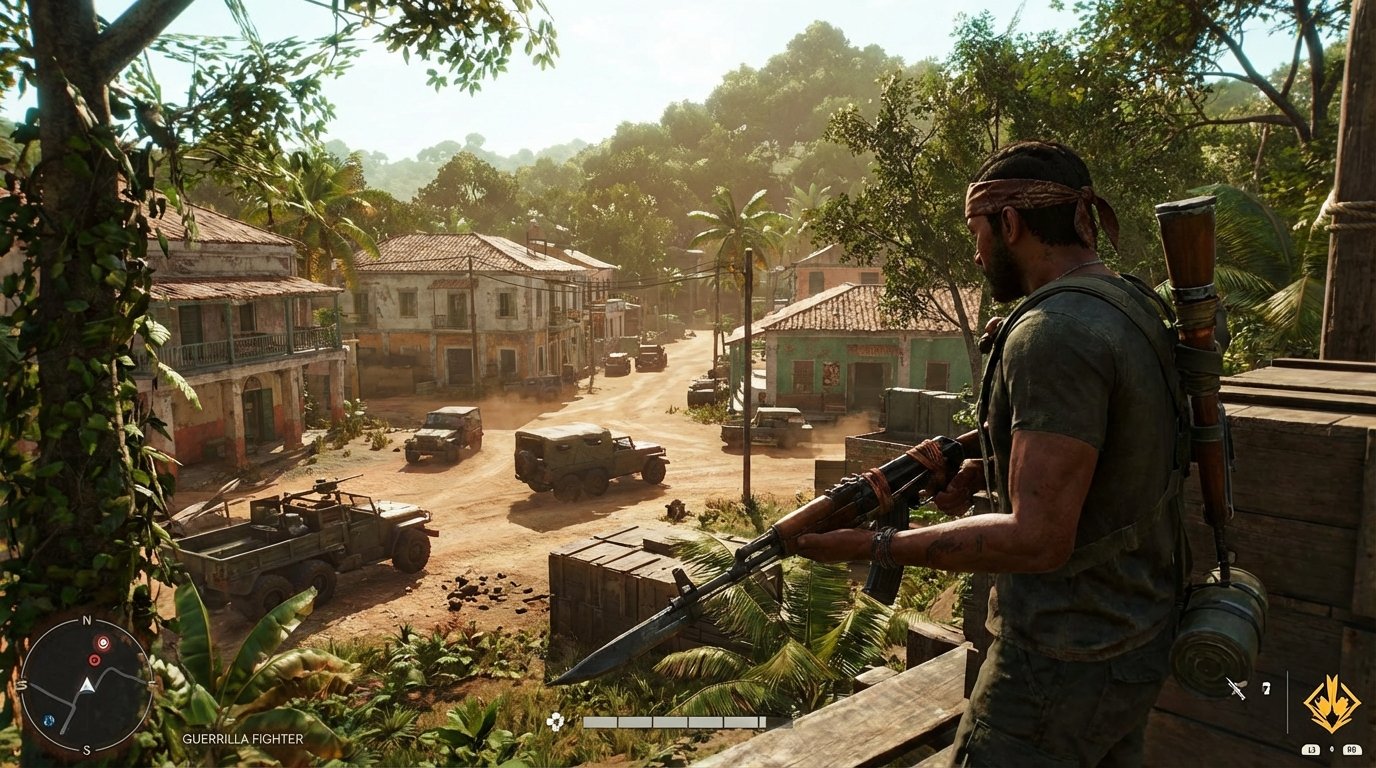Click the red alert dot above the minimap
This screenshot has height=768, width=1376.
coord(103,643)
